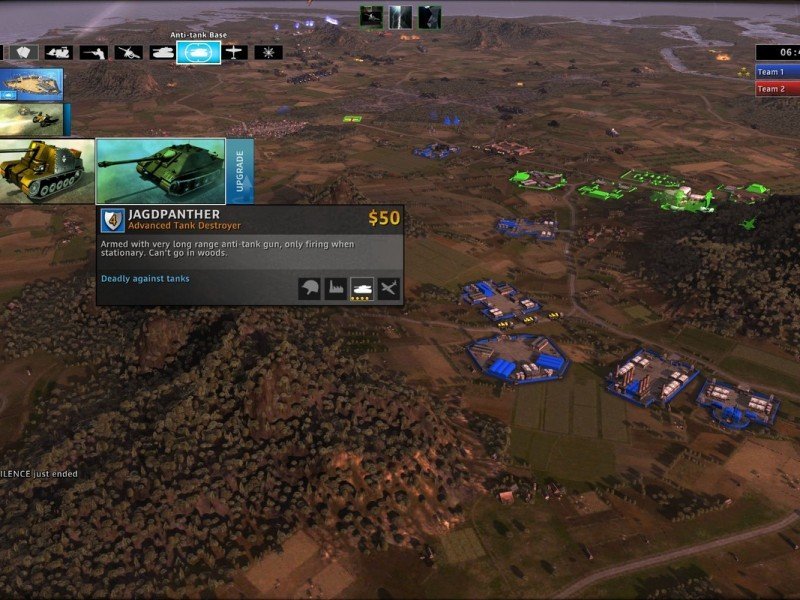Screen dimensions: 800x600
Task: Click the third active ruse icon
Action: pos(429,17)
